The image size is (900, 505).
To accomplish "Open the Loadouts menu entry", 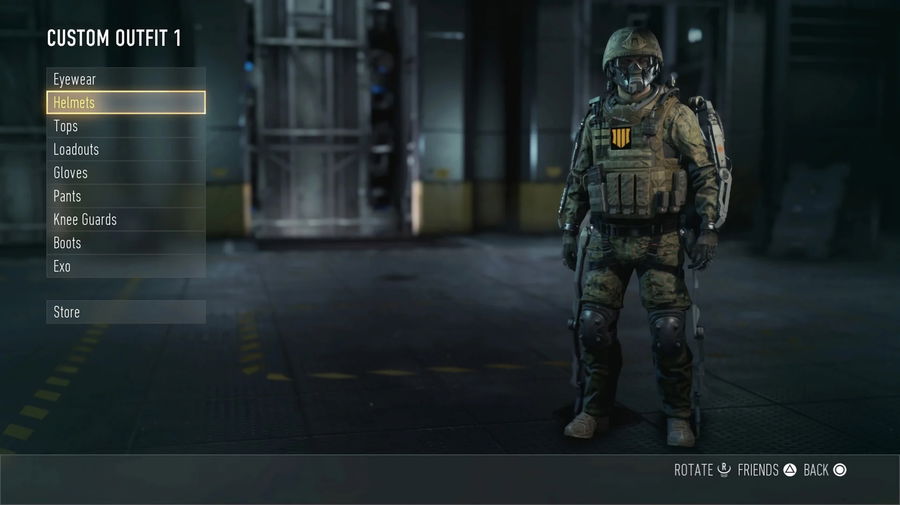I will (125, 149).
